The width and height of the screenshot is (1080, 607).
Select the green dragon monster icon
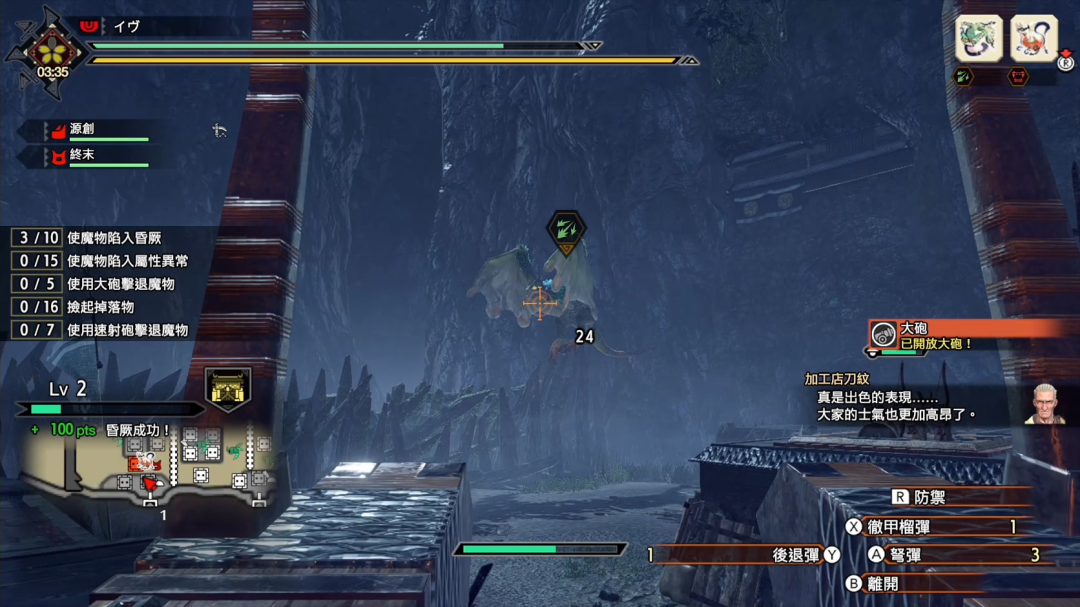[979, 39]
